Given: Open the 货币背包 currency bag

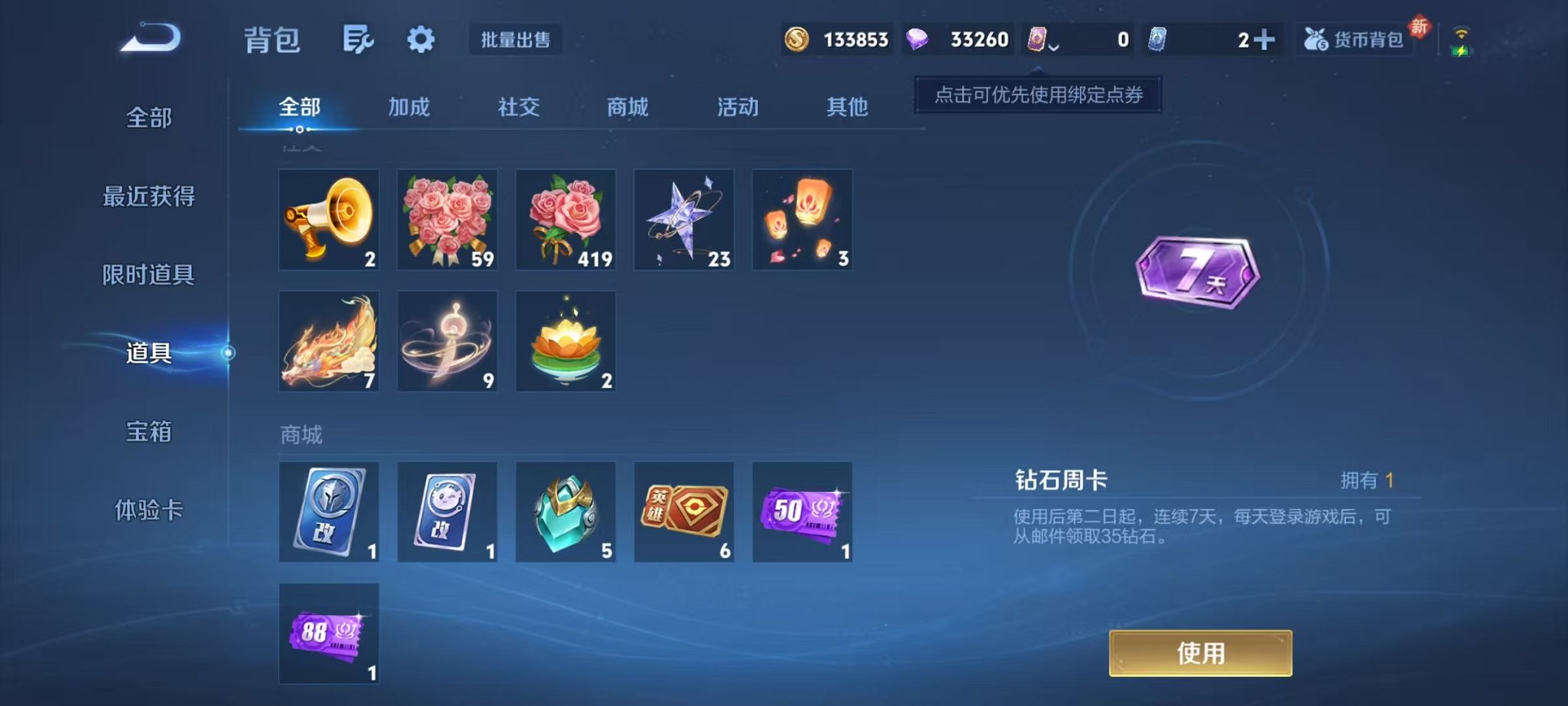Looking at the screenshot, I should [x=1353, y=37].
